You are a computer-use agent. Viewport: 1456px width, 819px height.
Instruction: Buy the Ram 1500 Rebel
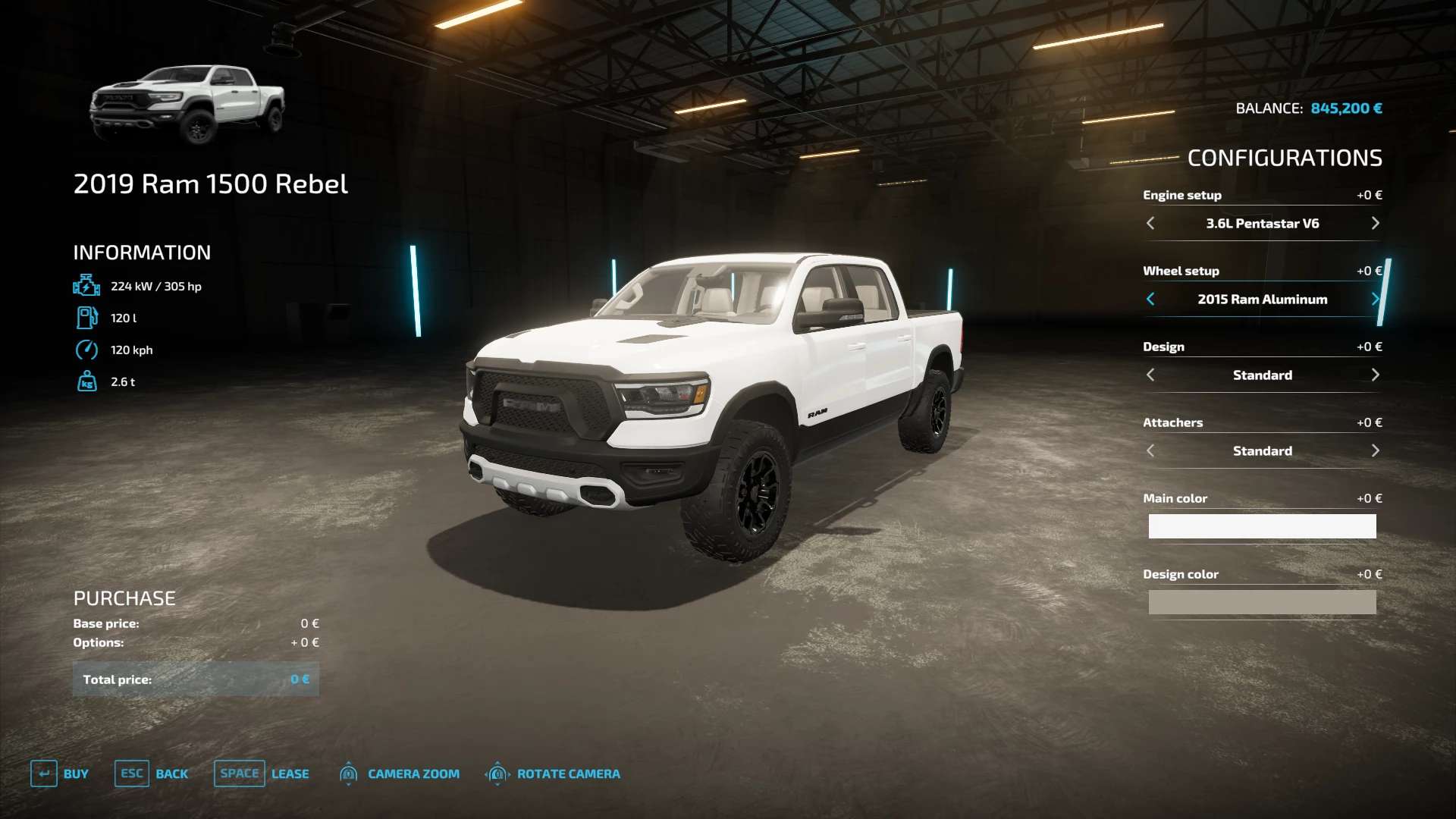point(60,773)
